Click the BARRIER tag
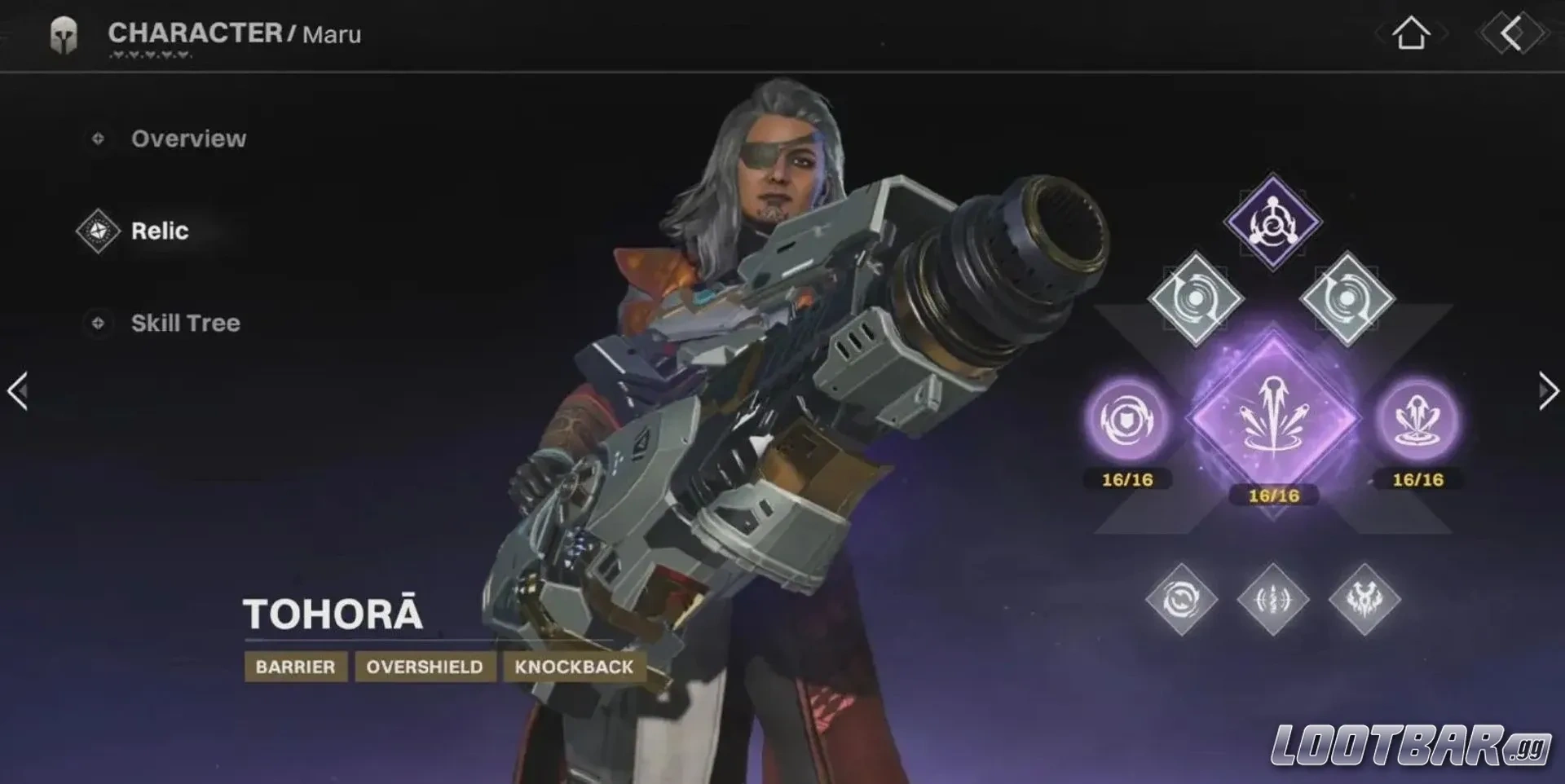Screen dimensions: 1565x784 click(x=295, y=667)
